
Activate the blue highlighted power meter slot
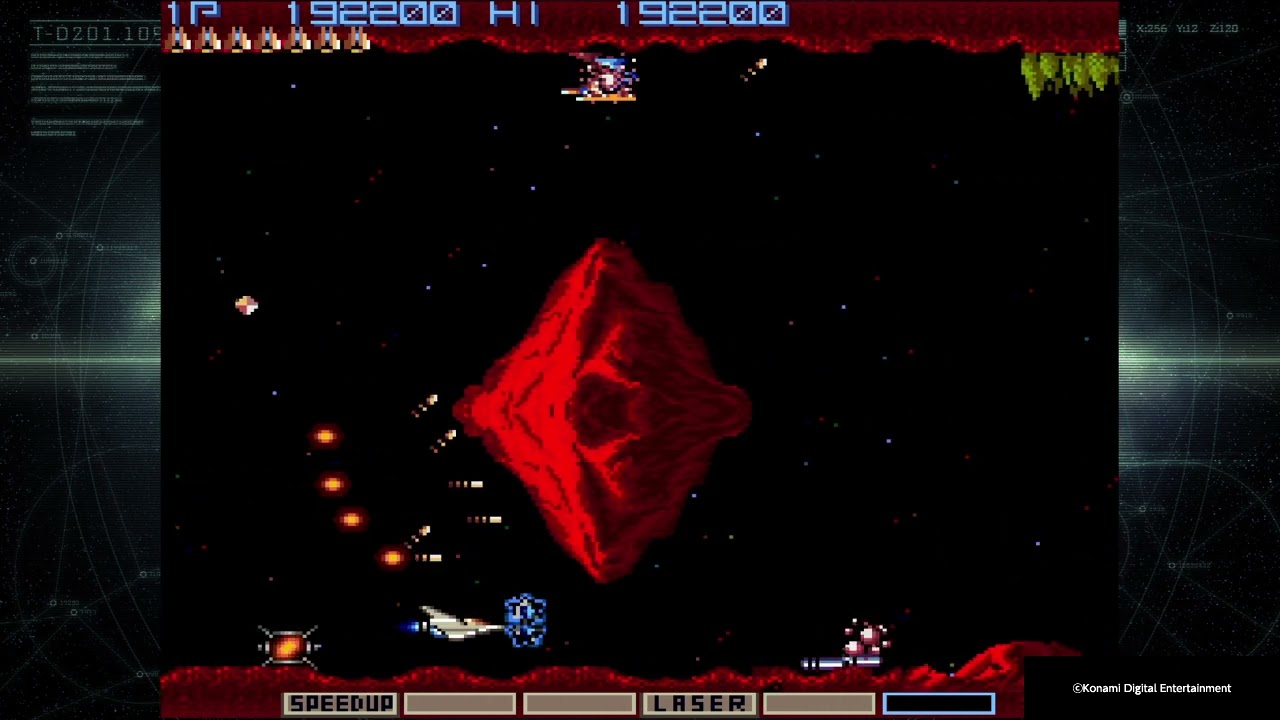pyautogui.click(x=938, y=704)
